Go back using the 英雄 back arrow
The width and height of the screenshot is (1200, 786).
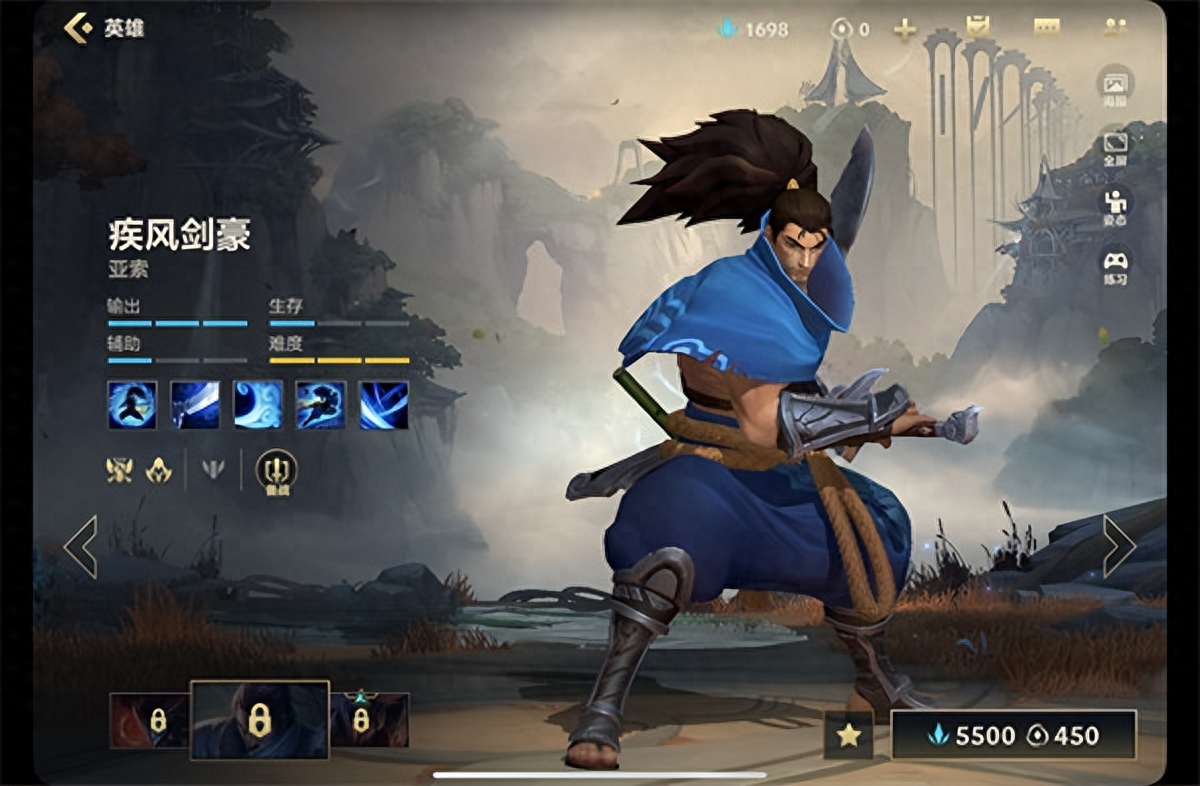coord(79,28)
